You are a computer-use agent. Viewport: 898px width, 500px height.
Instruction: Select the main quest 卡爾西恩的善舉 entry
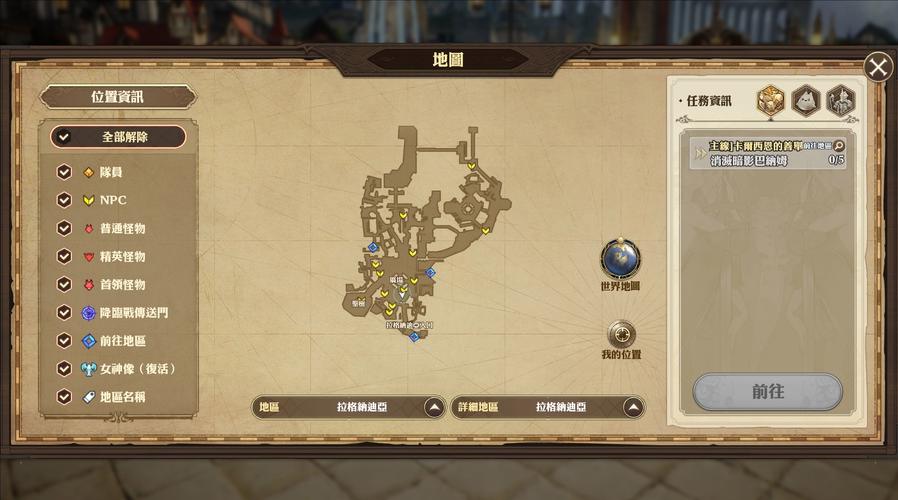pyautogui.click(x=767, y=152)
